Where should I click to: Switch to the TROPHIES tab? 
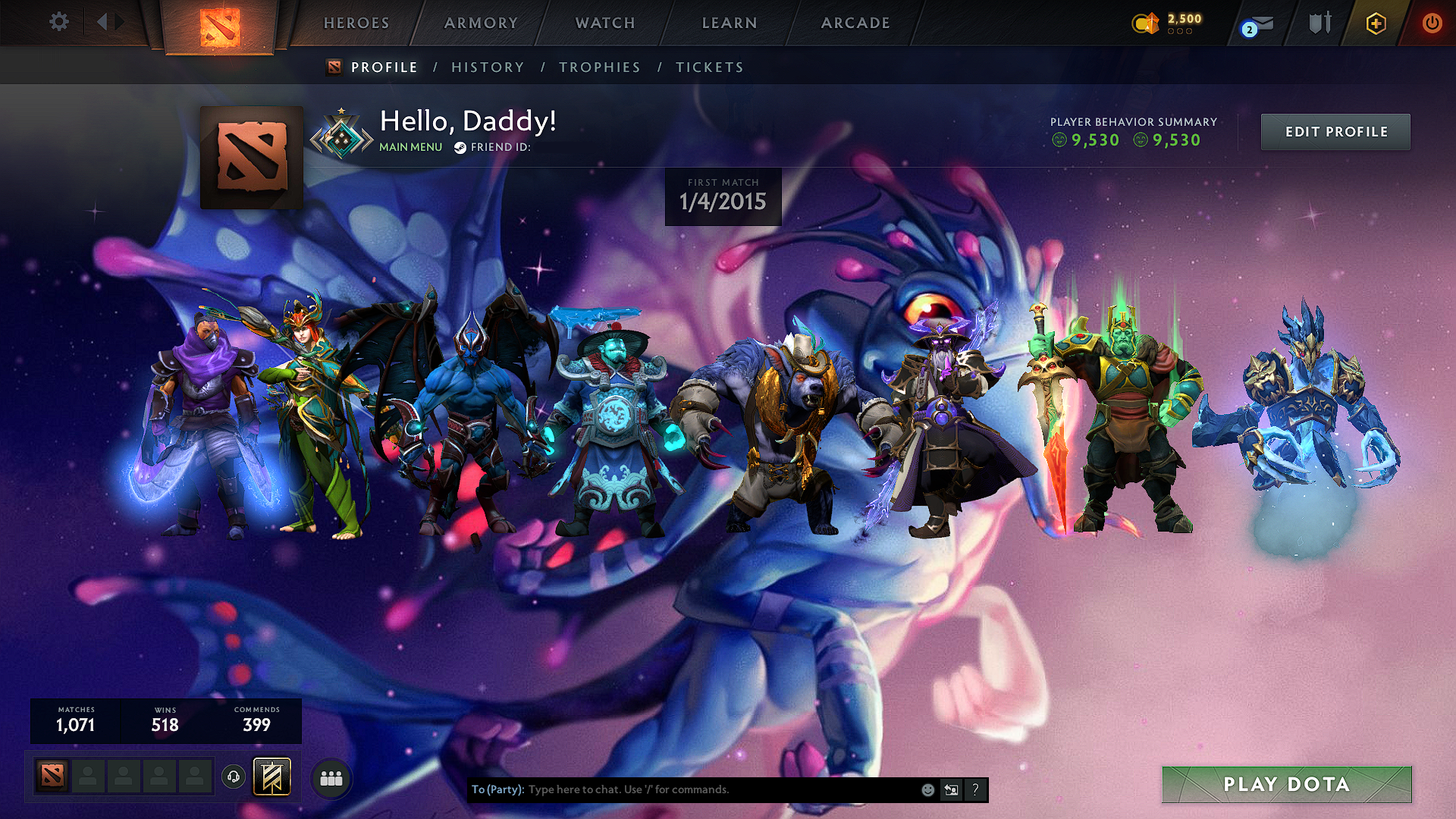point(600,67)
